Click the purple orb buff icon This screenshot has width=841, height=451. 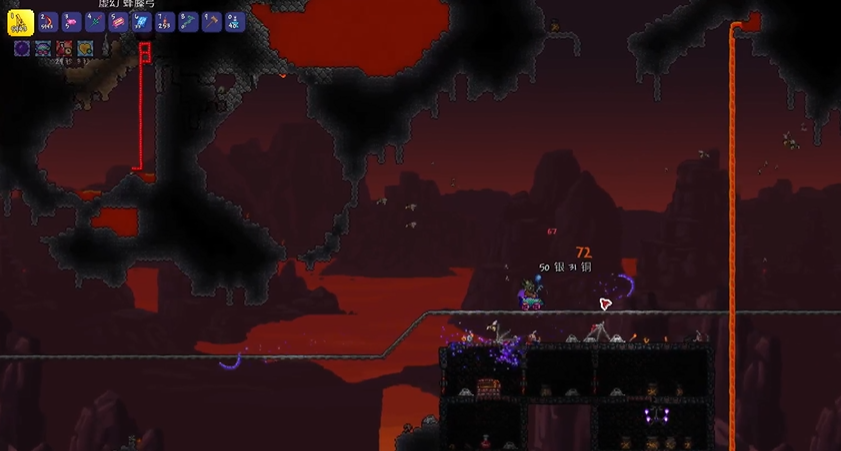pyautogui.click(x=21, y=47)
